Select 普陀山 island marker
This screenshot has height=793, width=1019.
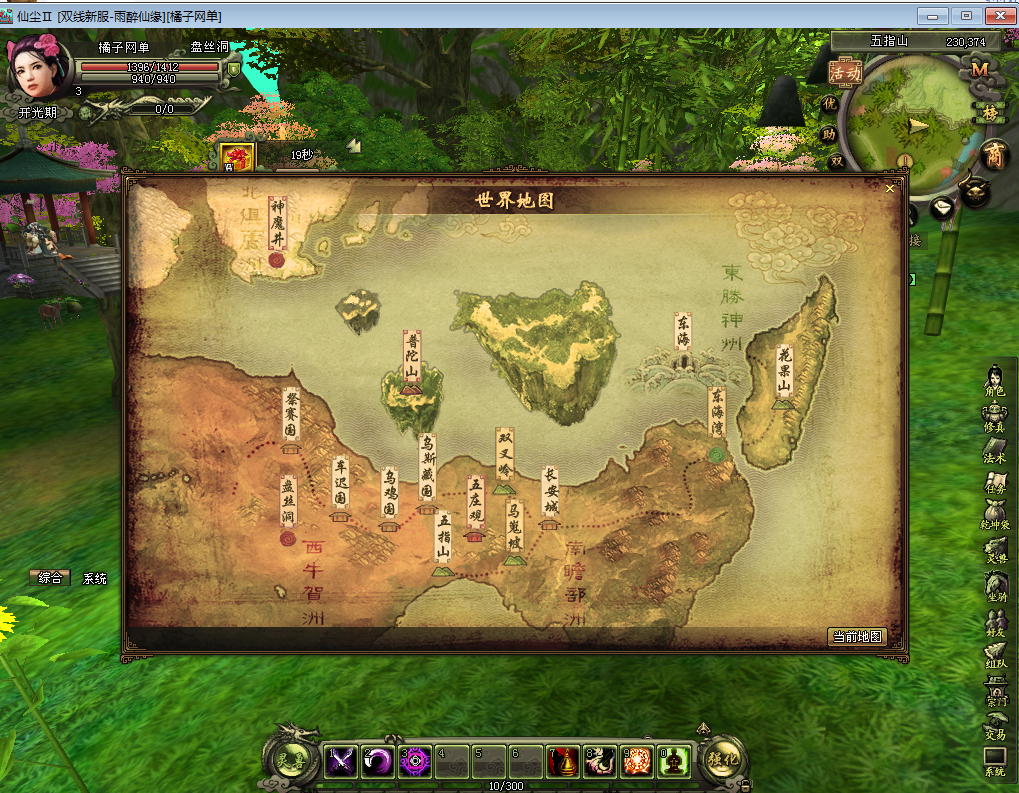tap(412, 359)
